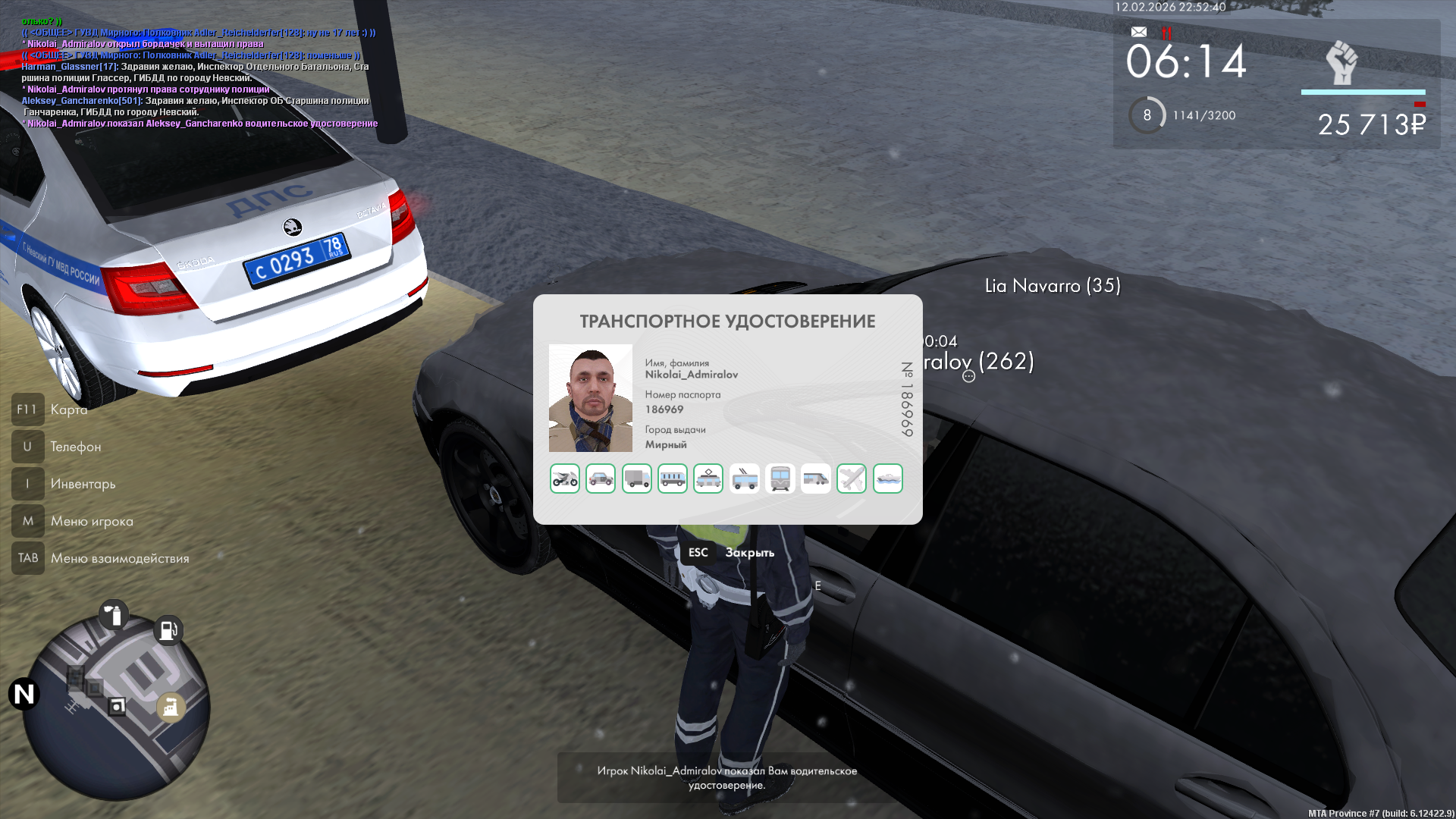
Task: Click the gas station marker on minimap
Action: tap(168, 630)
